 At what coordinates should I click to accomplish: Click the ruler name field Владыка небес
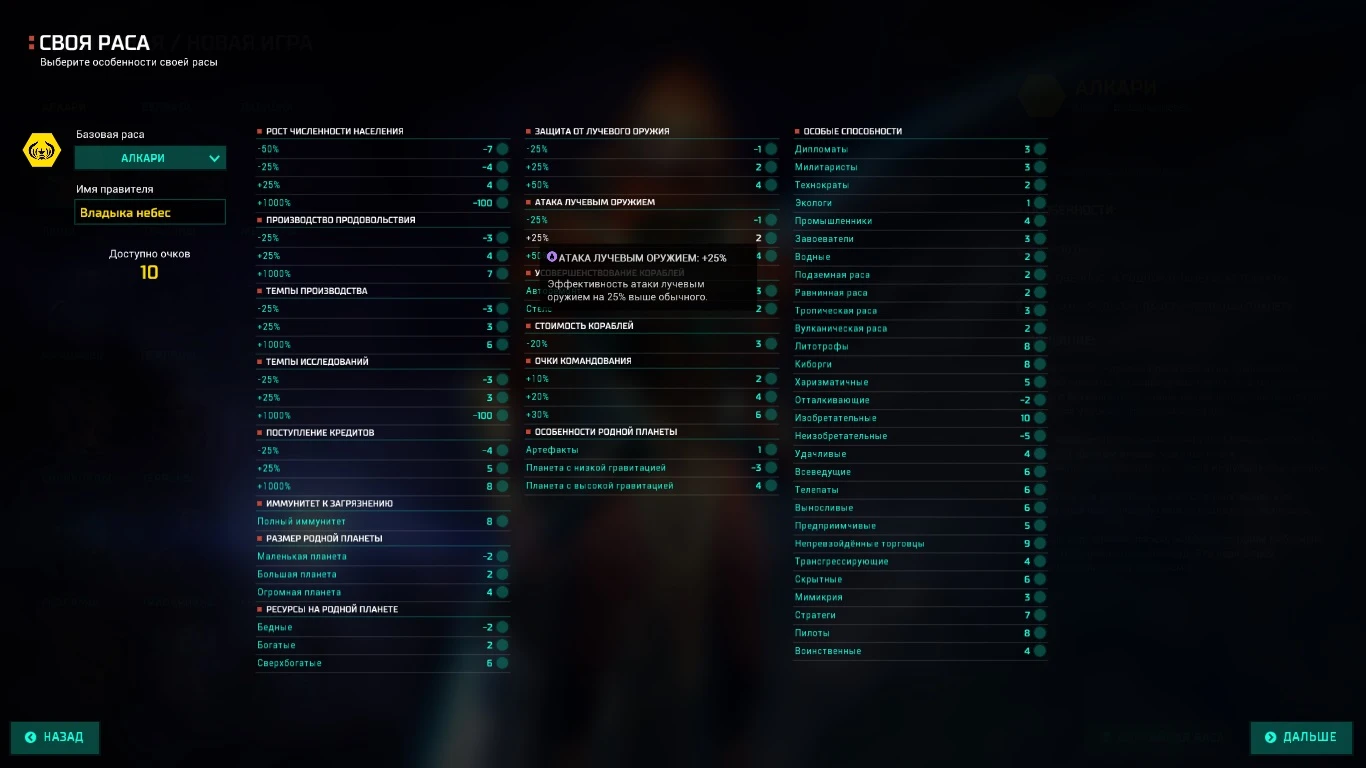(150, 211)
